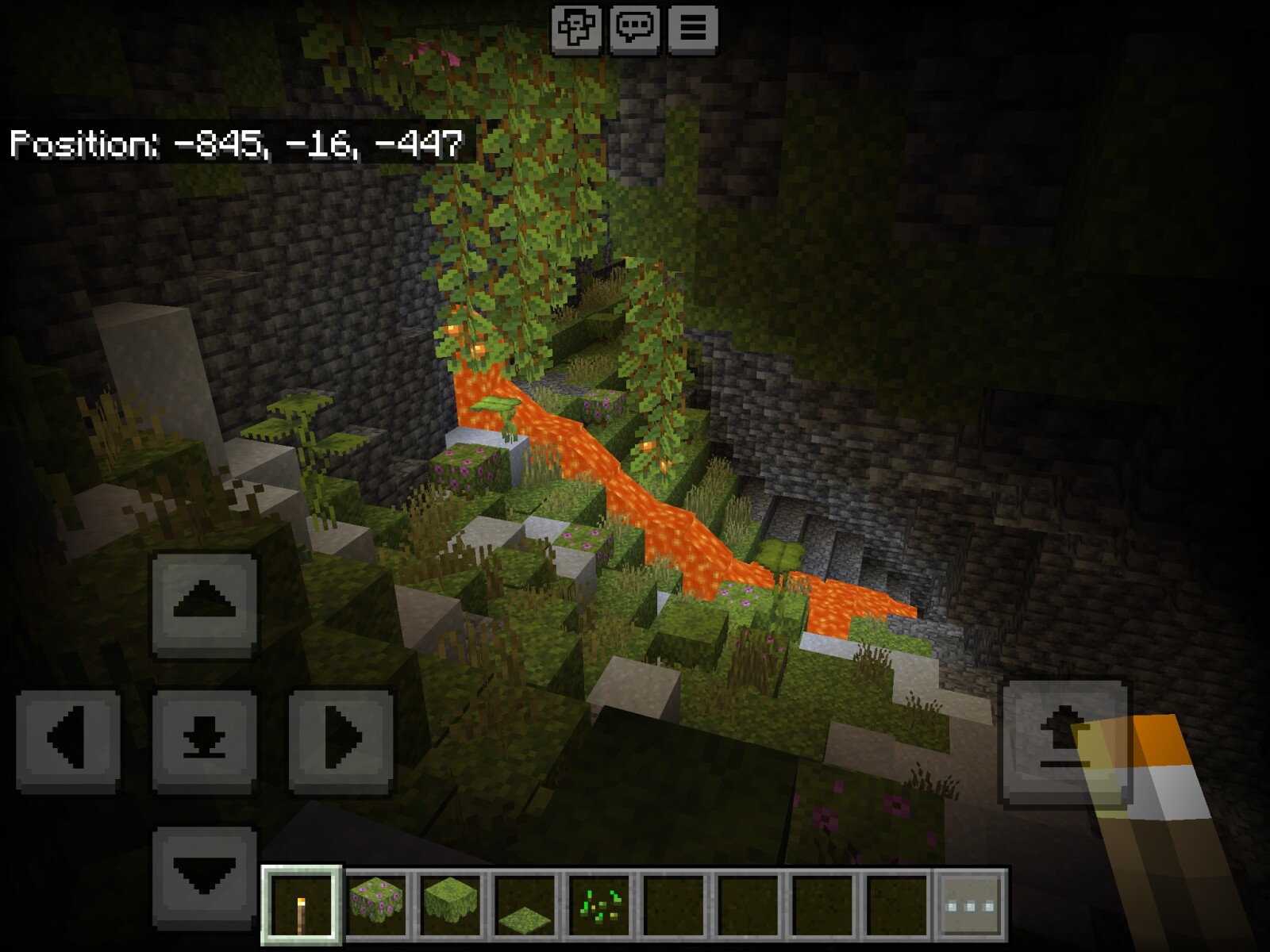Tap the strafe right arrow button
Image resolution: width=1270 pixels, height=952 pixels.
pyautogui.click(x=341, y=740)
